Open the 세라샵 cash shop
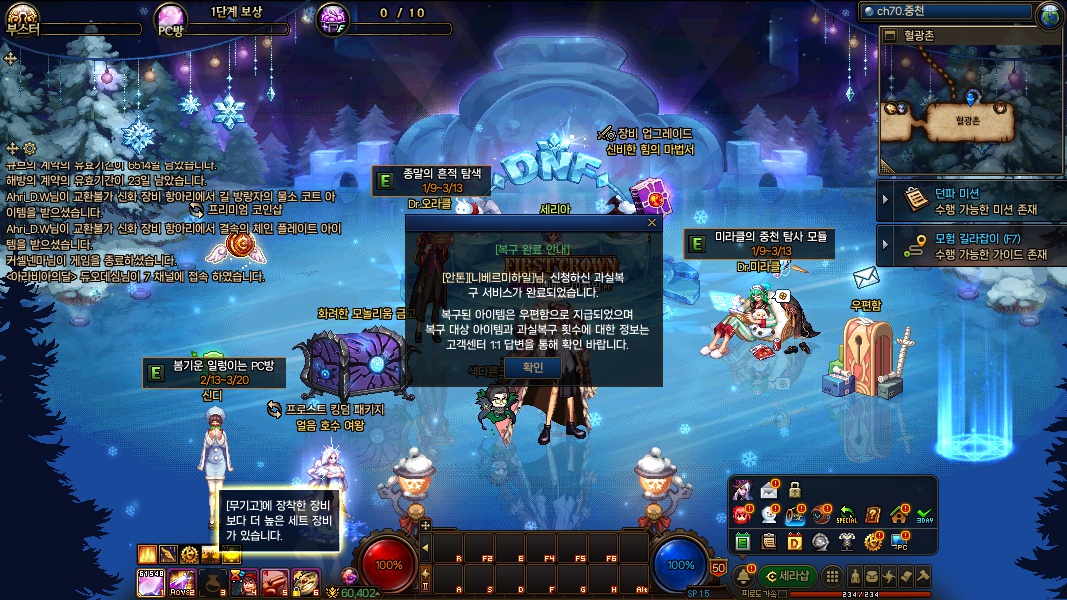The image size is (1067, 600). click(786, 576)
